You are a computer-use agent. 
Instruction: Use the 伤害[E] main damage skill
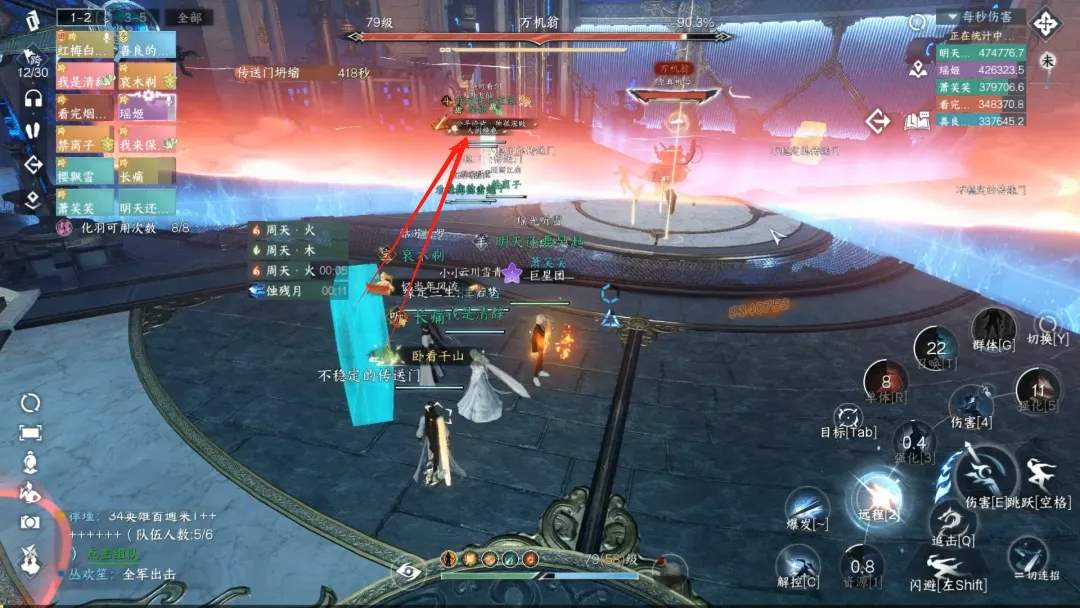[976, 472]
